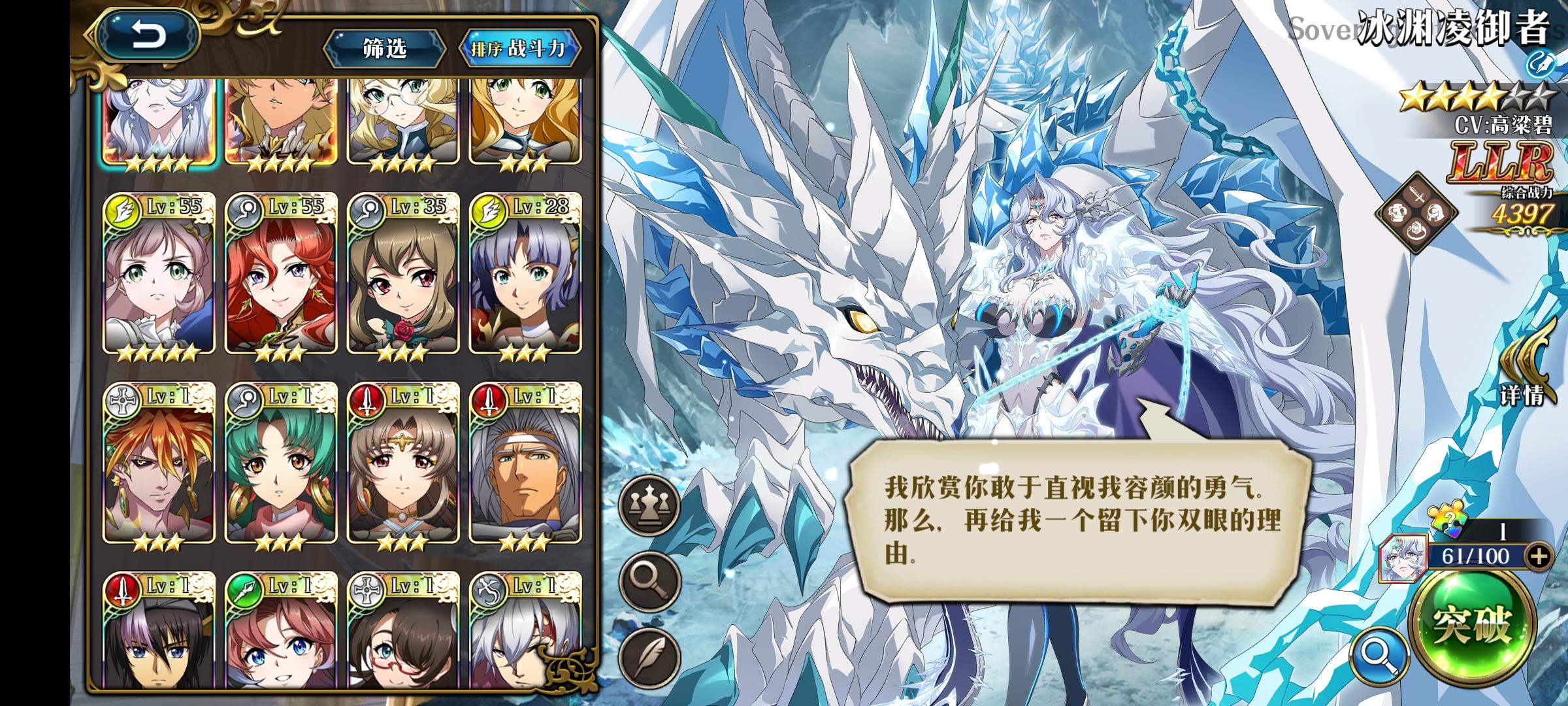The image size is (1568, 706).
Task: Select the sword equipment icon
Action: (x=1416, y=192)
